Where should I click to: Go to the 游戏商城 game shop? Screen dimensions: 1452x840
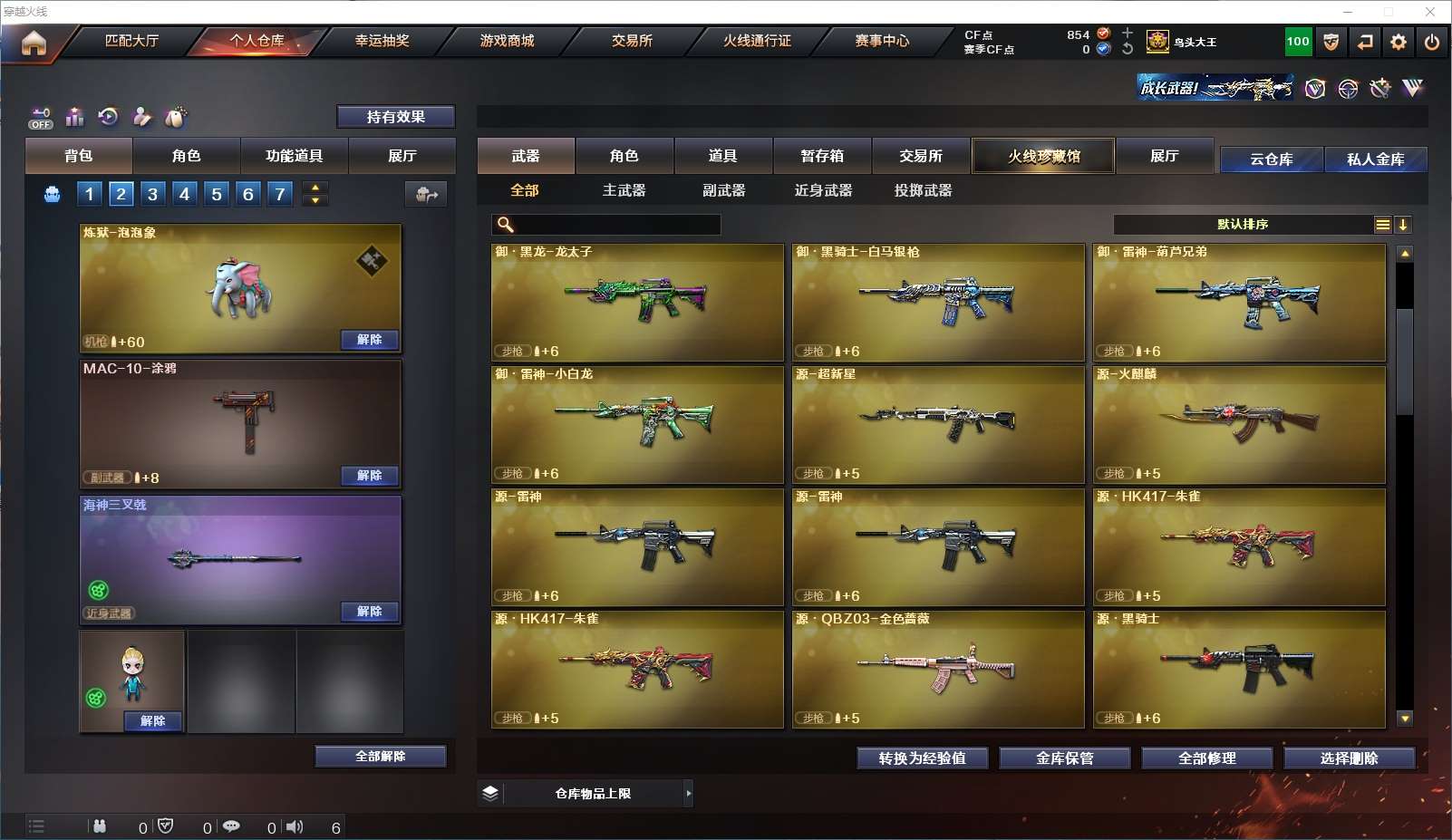507,41
